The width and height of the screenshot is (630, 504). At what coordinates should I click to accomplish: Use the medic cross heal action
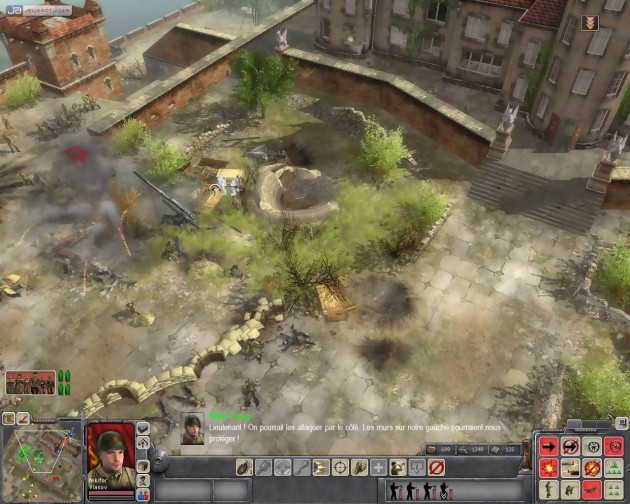pos(378,467)
